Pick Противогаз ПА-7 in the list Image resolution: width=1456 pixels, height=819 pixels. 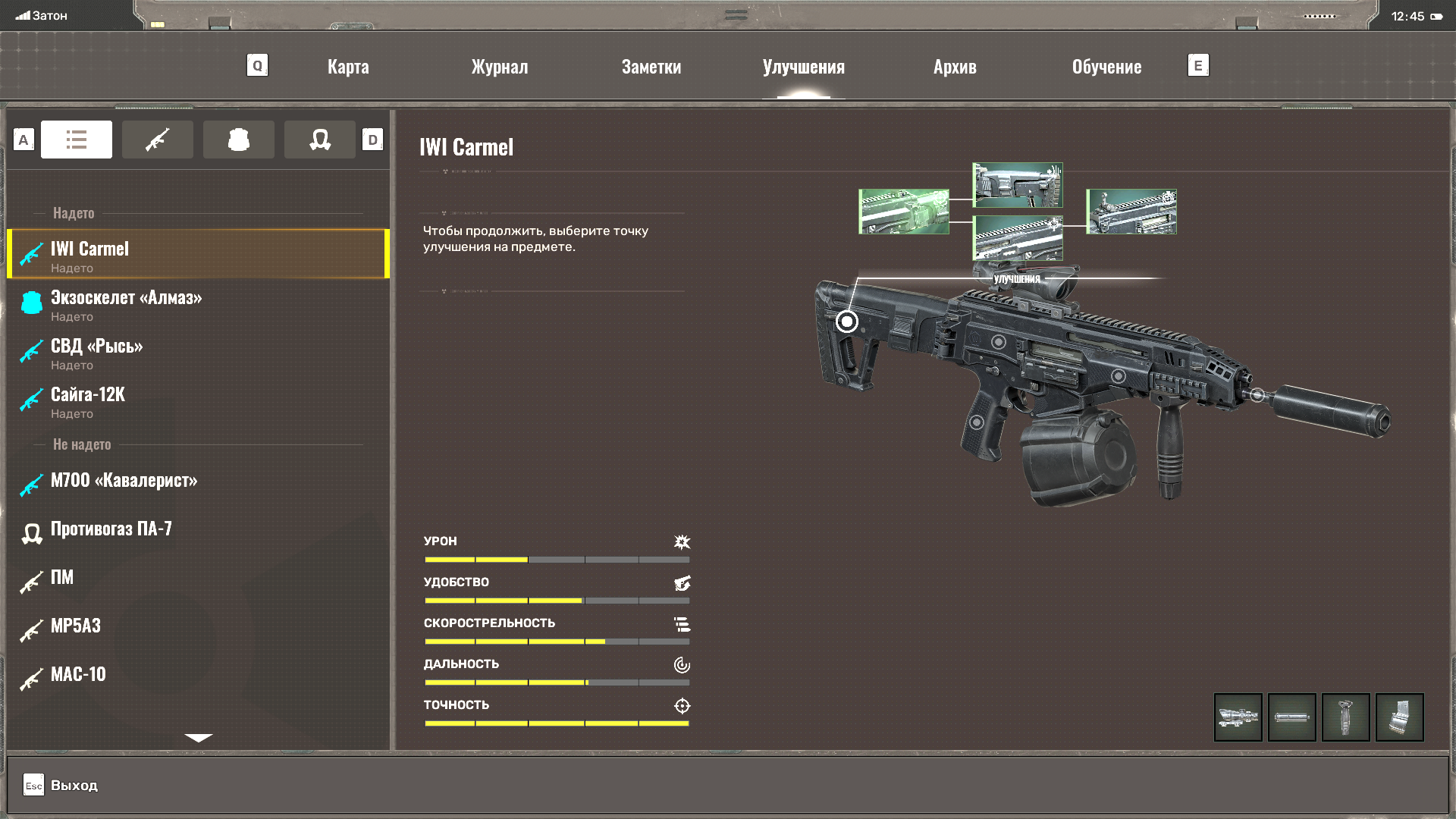(x=111, y=529)
